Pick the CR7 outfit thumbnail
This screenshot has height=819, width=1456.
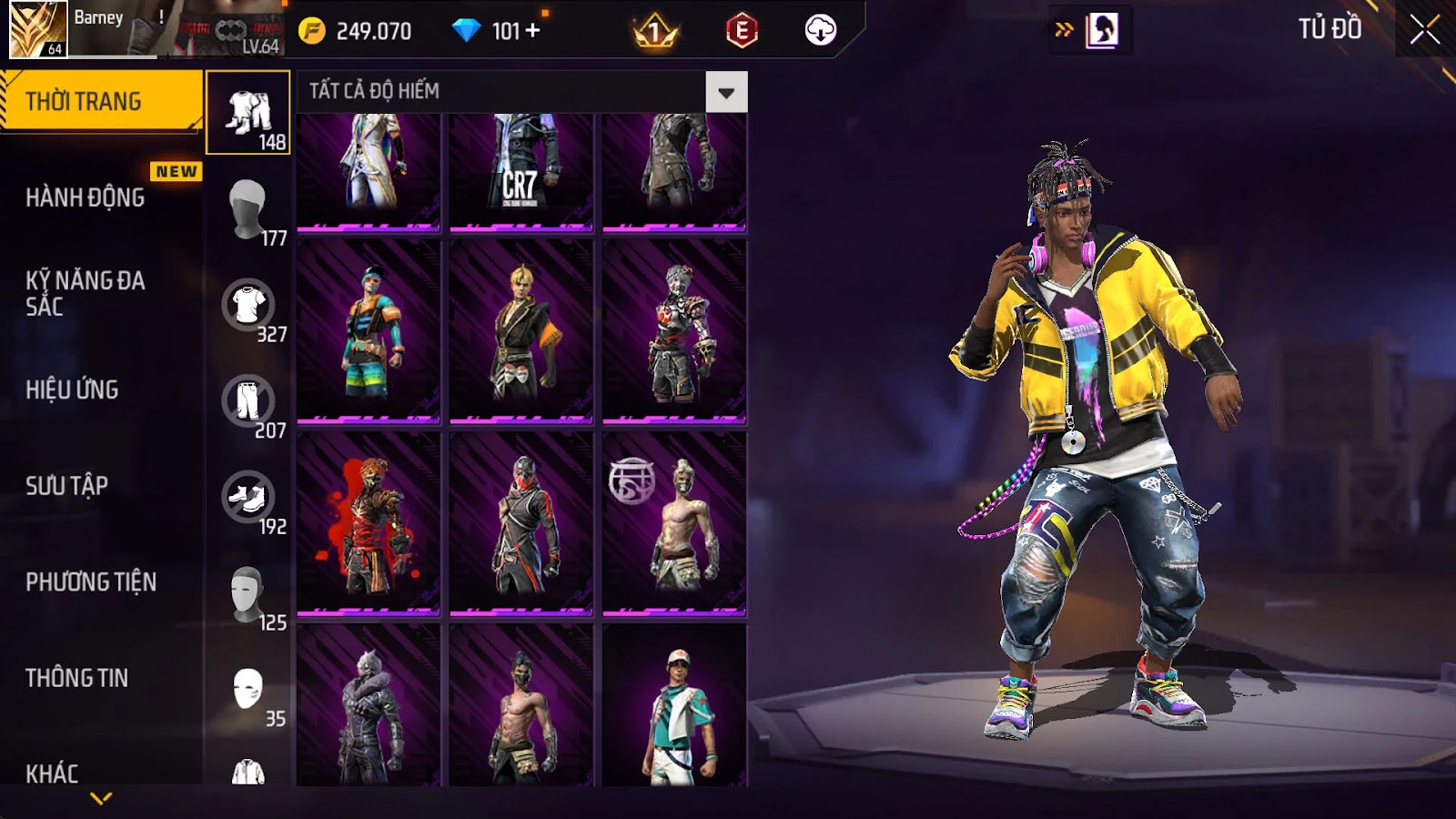coord(521,170)
